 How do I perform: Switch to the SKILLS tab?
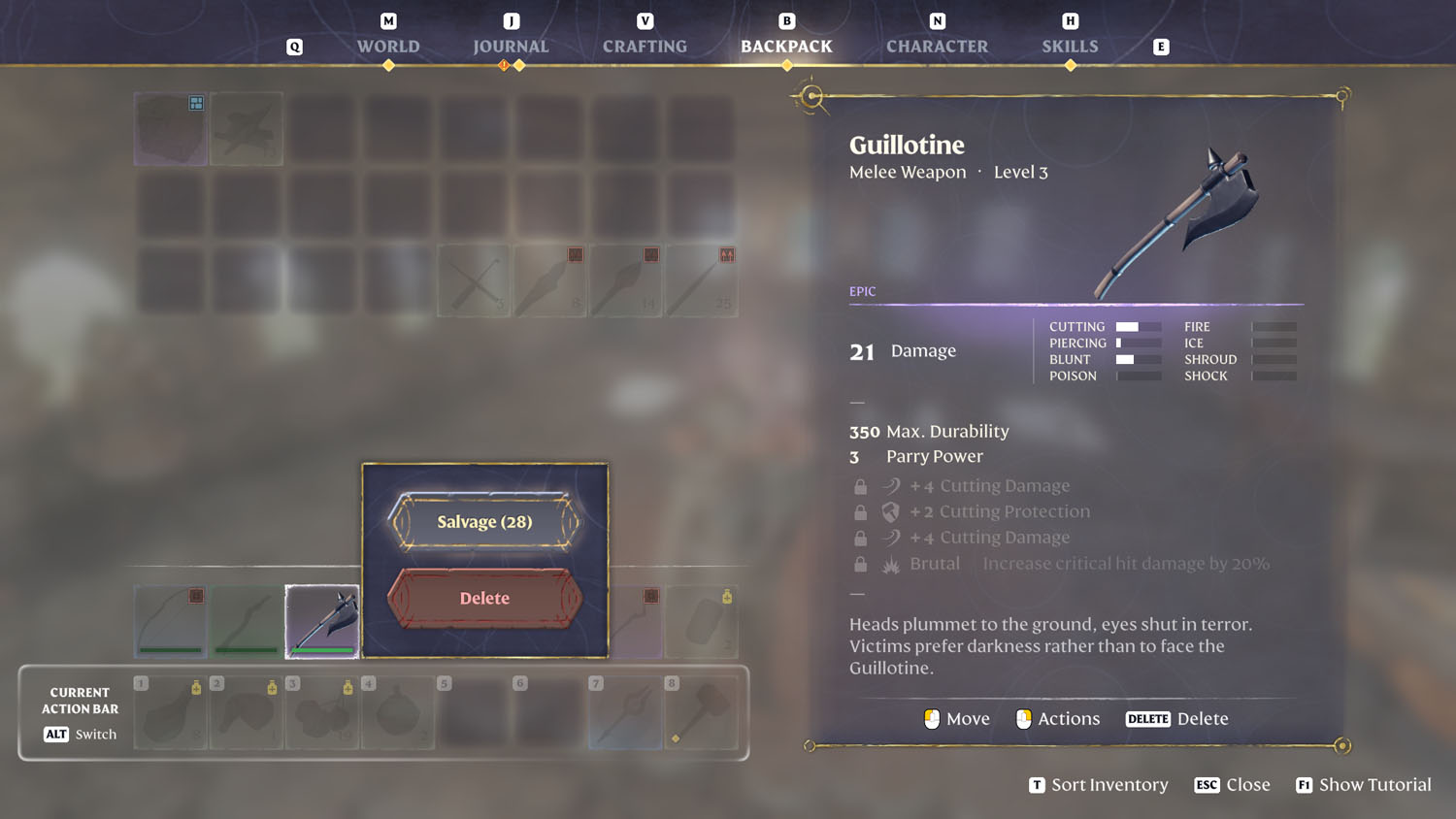point(1070,46)
